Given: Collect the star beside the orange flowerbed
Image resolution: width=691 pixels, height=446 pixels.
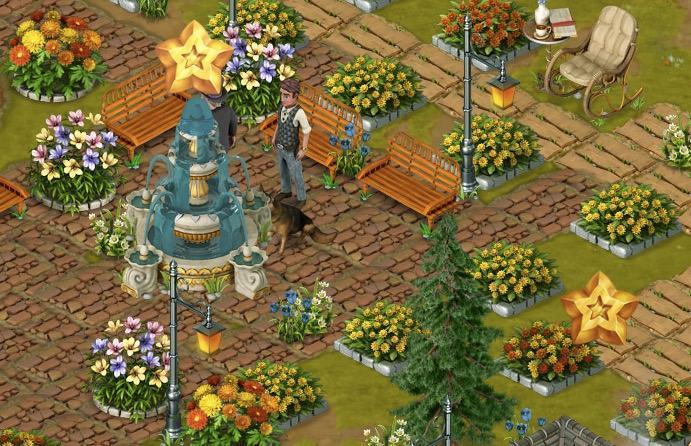Looking at the screenshot, I should 598,308.
